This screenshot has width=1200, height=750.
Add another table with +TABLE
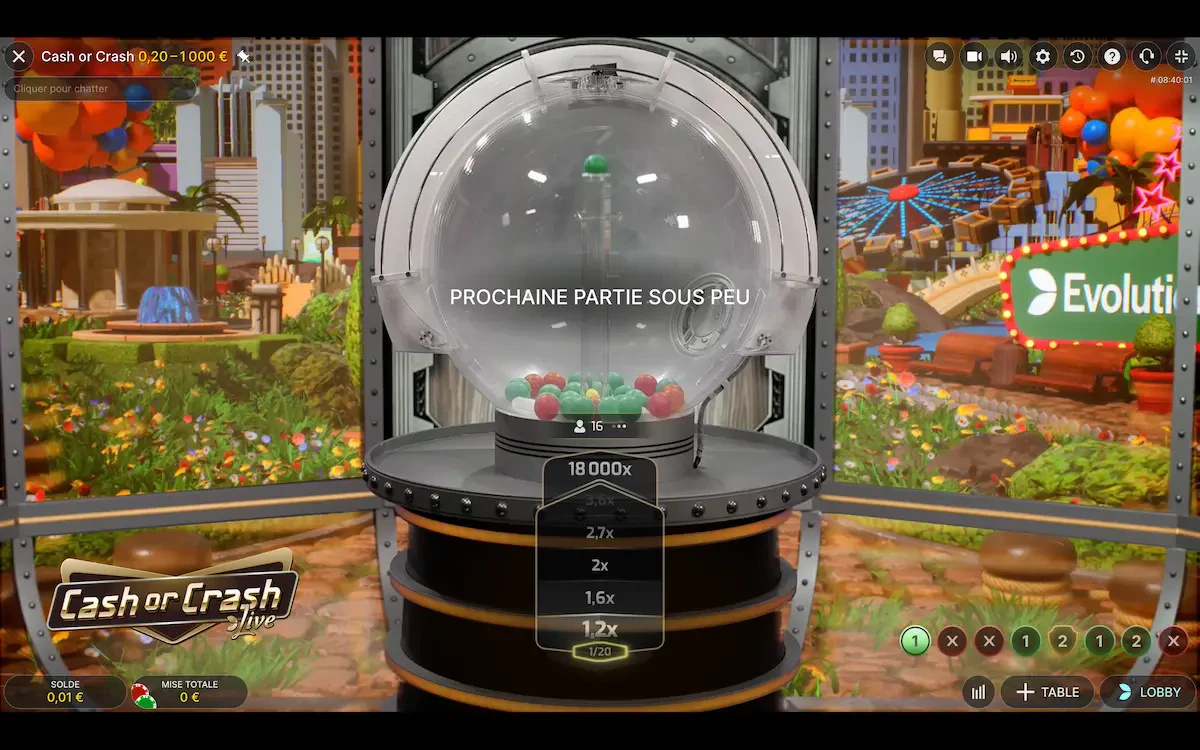(x=1047, y=692)
